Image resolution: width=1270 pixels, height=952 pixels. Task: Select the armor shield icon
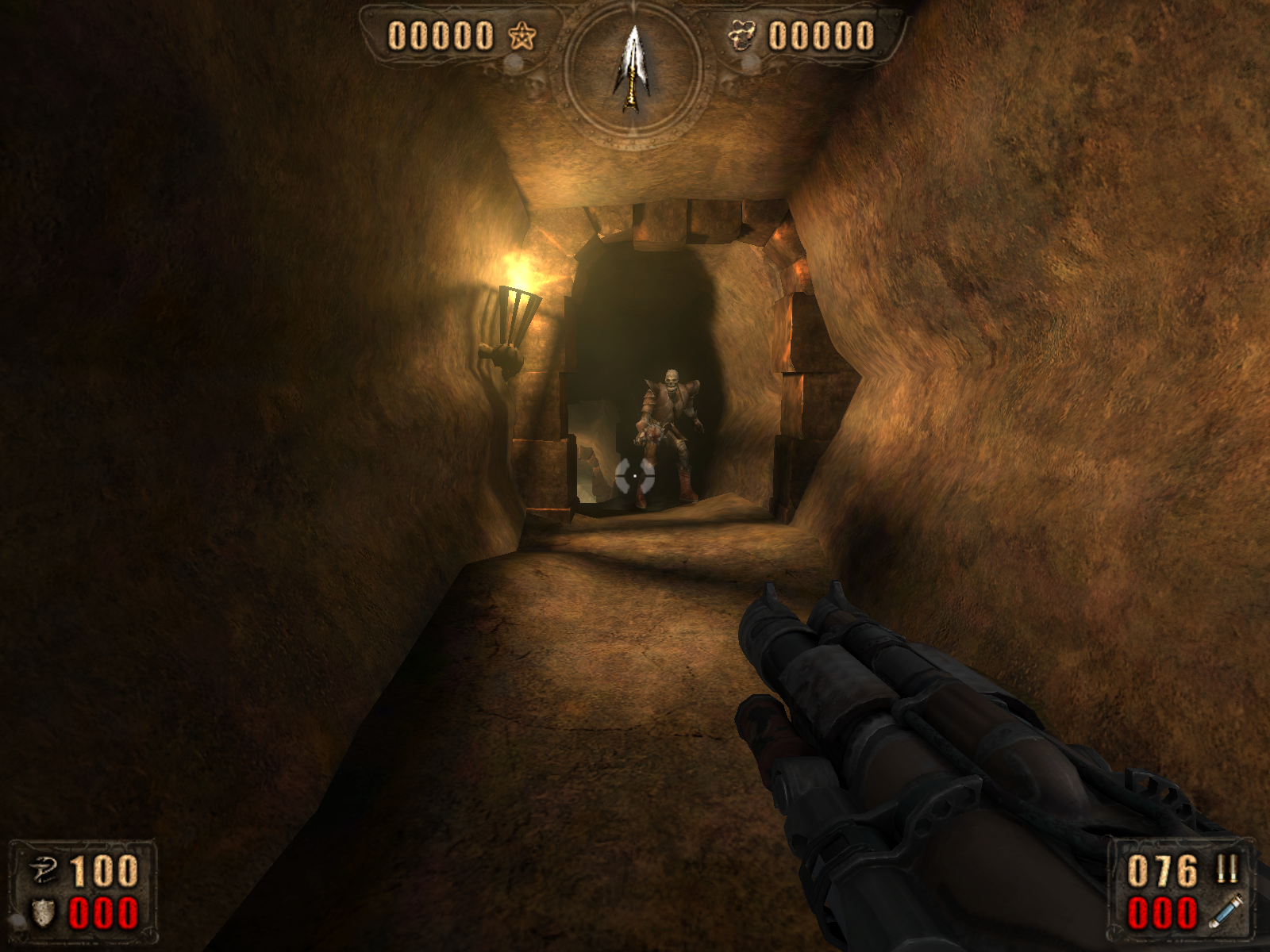tap(43, 912)
